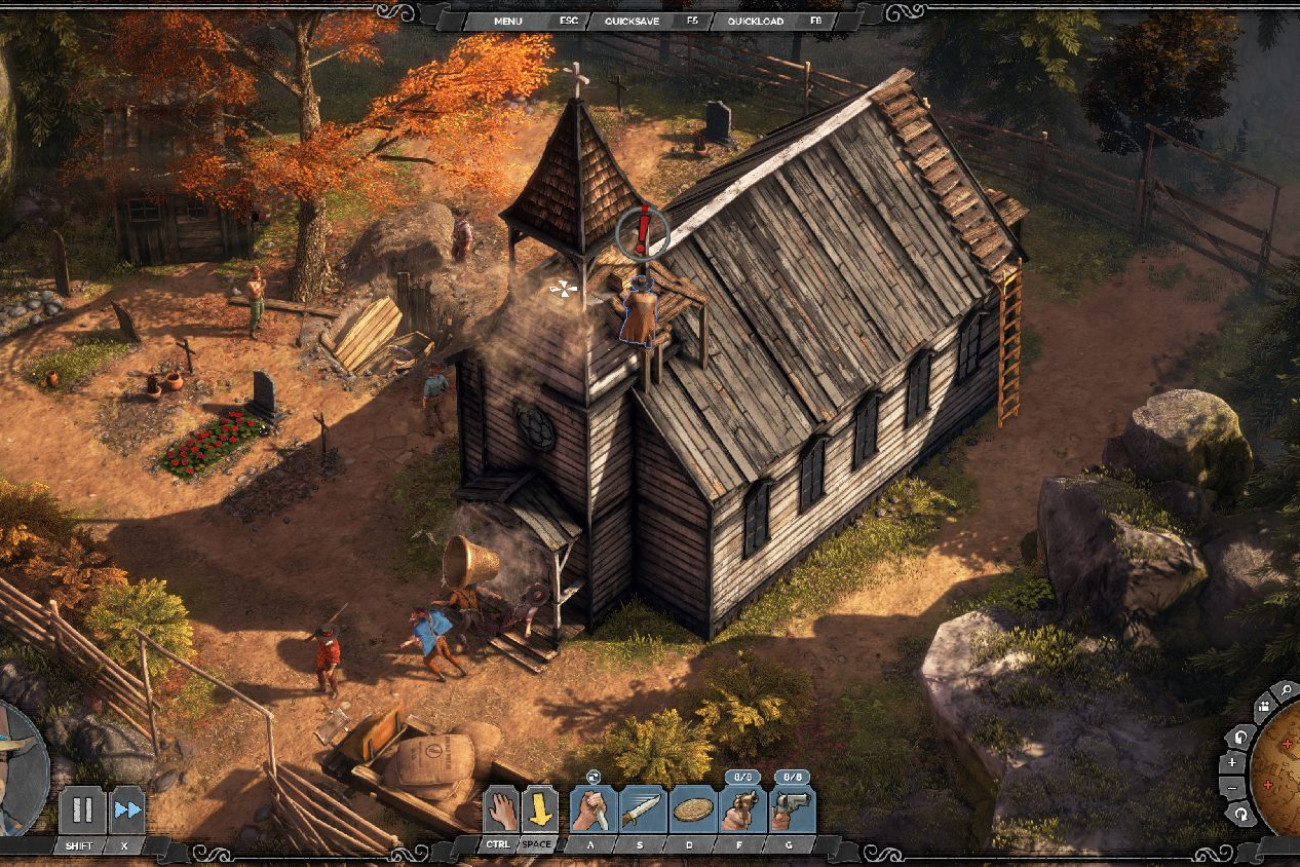The height and width of the screenshot is (867, 1300).
Task: Activate the fast-forward button
Action: pos(127,810)
